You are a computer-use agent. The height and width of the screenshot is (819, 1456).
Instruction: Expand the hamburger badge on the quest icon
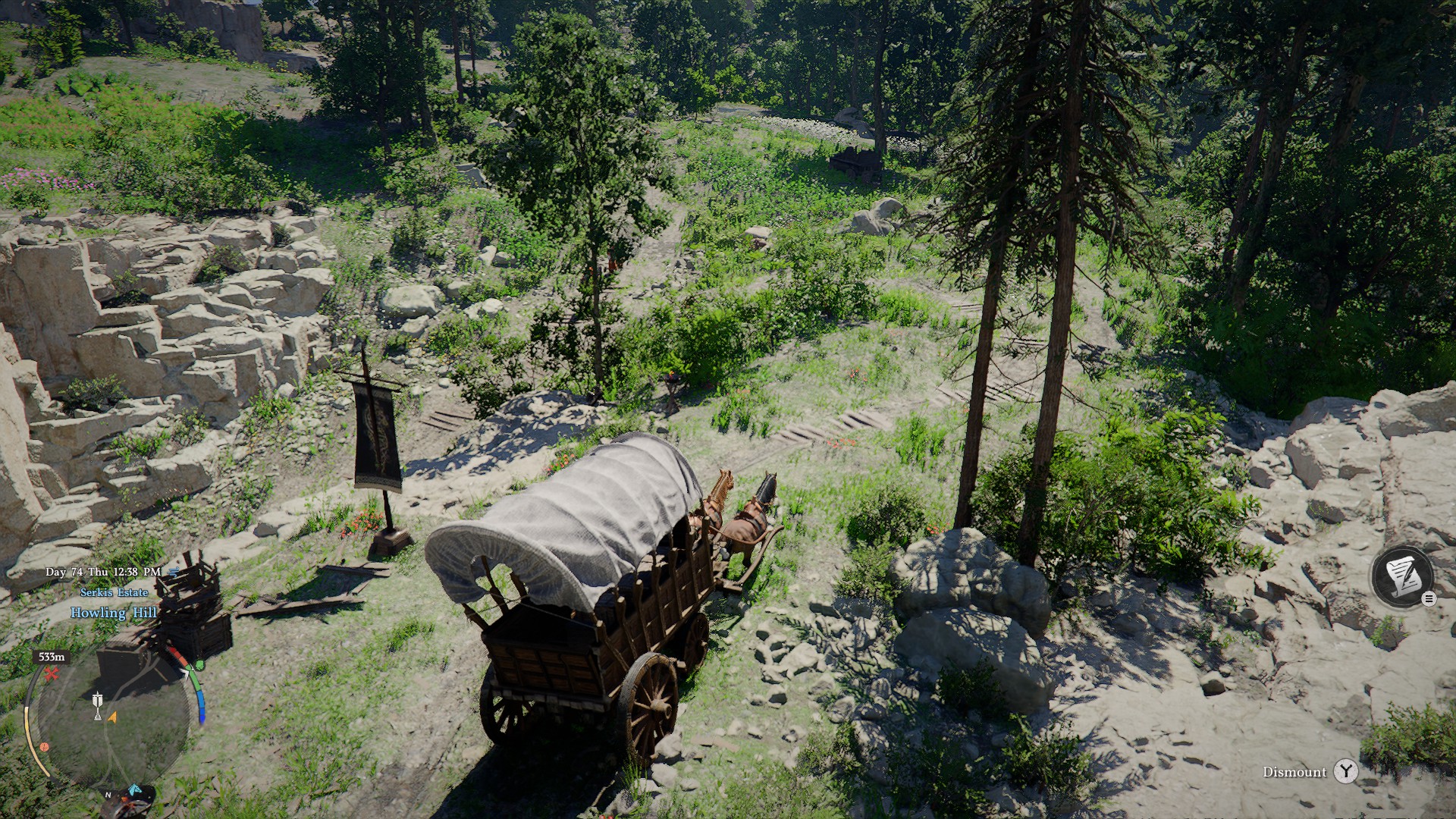point(1429,598)
